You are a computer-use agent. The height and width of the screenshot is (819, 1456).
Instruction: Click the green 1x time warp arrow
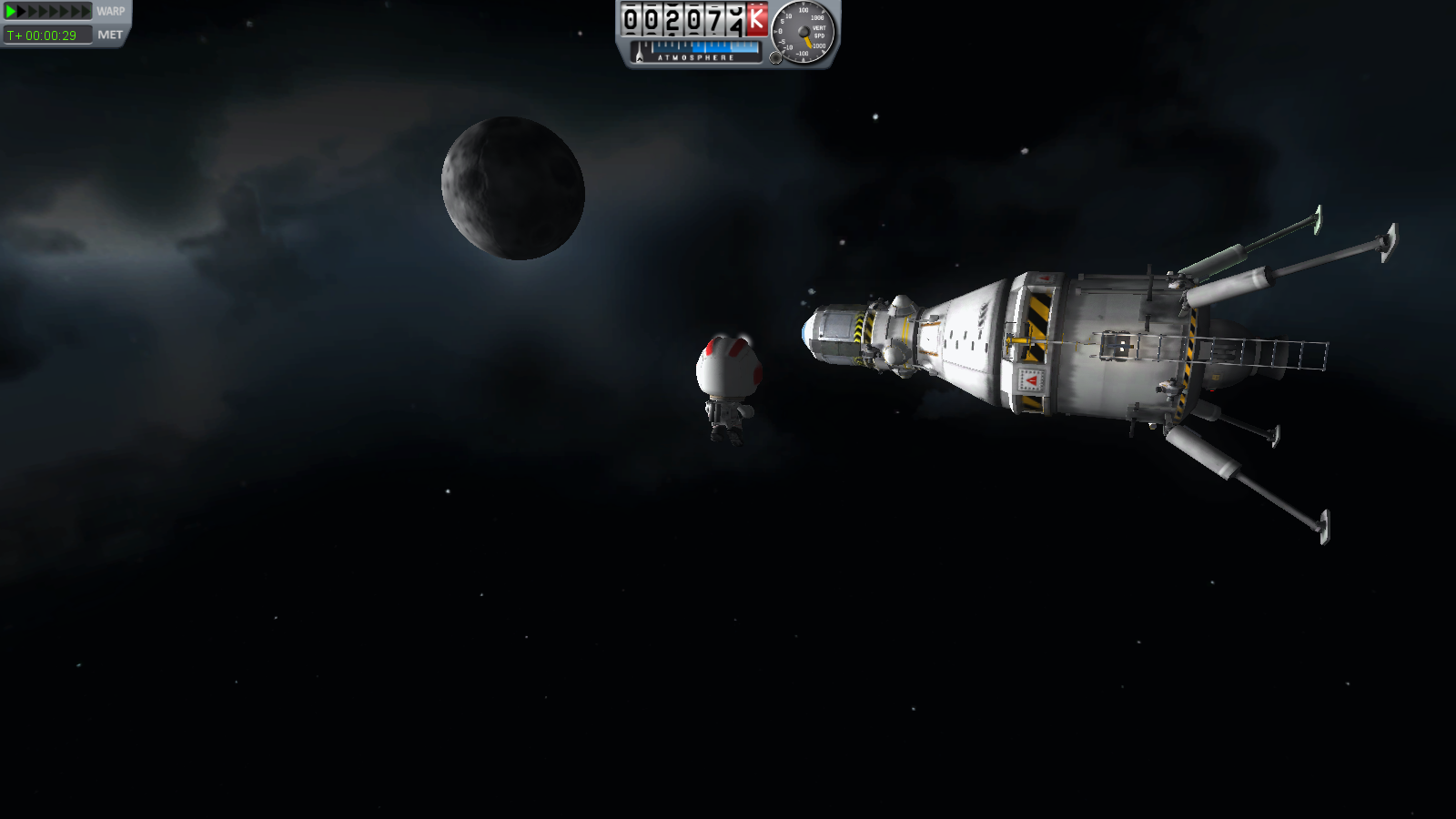(11, 12)
